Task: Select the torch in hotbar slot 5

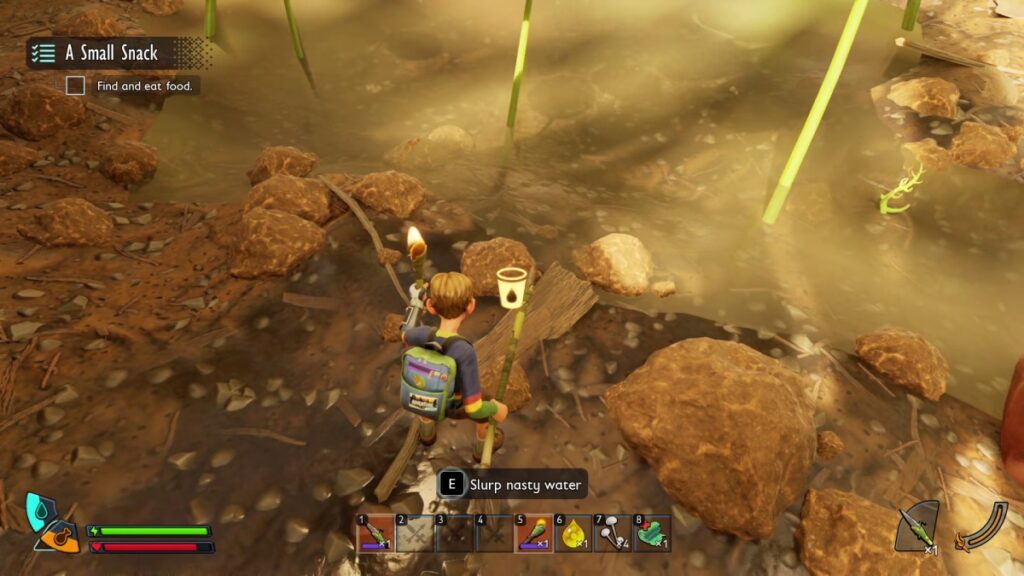Action: click(534, 533)
